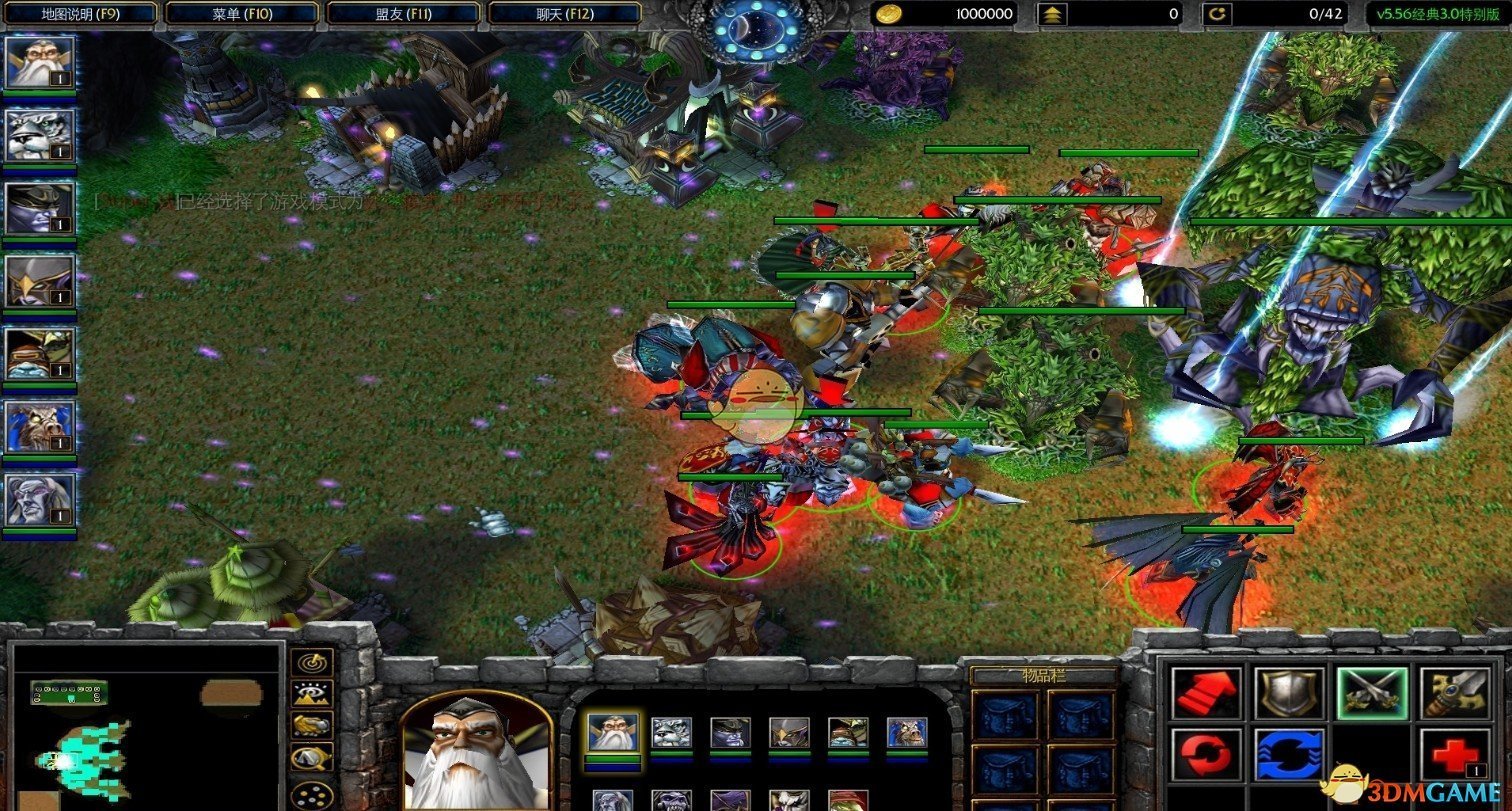Click the red upward arrow command
The height and width of the screenshot is (811, 1512).
point(1208,693)
